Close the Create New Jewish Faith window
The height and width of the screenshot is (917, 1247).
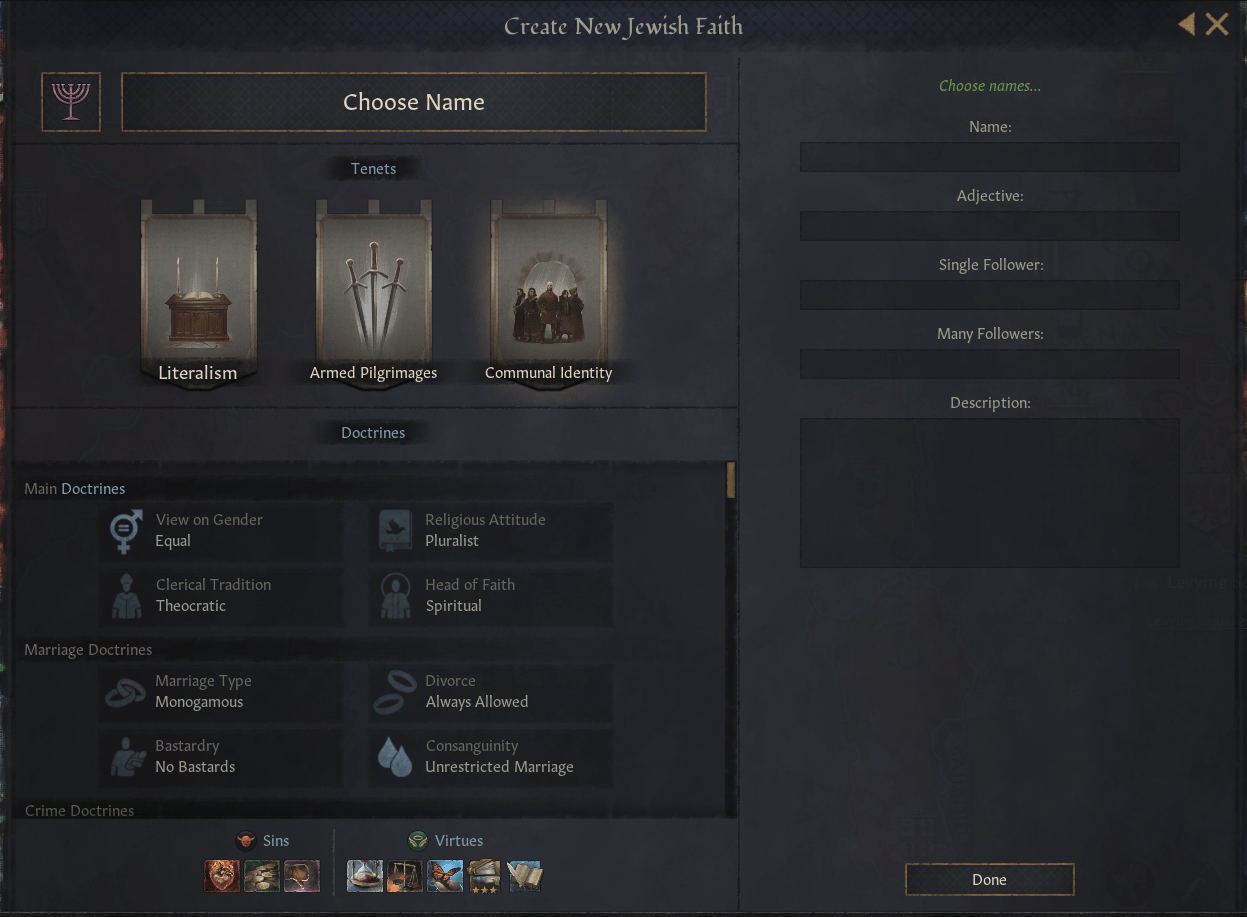[x=1217, y=24]
